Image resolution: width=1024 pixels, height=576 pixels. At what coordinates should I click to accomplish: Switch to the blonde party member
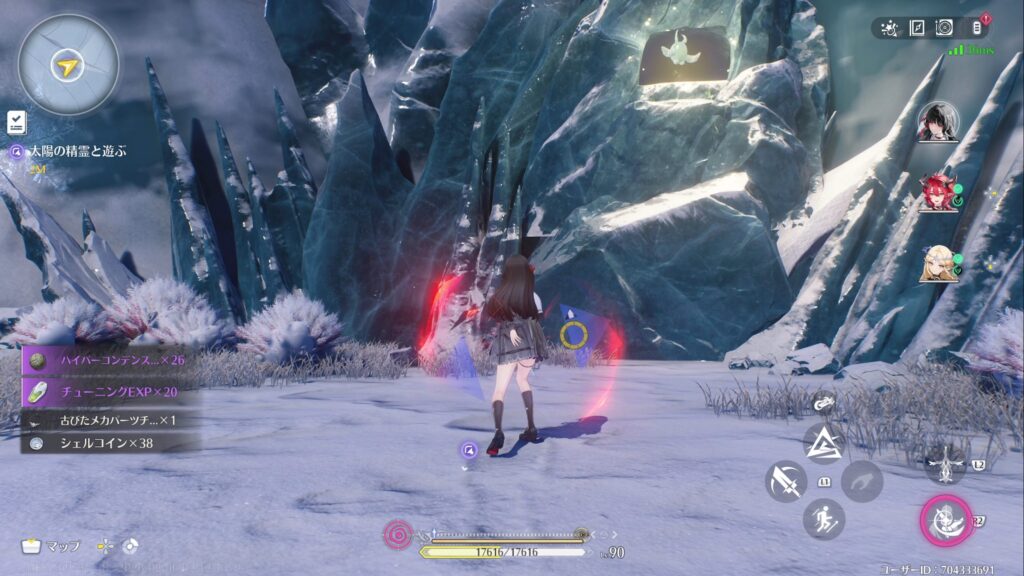(x=937, y=263)
